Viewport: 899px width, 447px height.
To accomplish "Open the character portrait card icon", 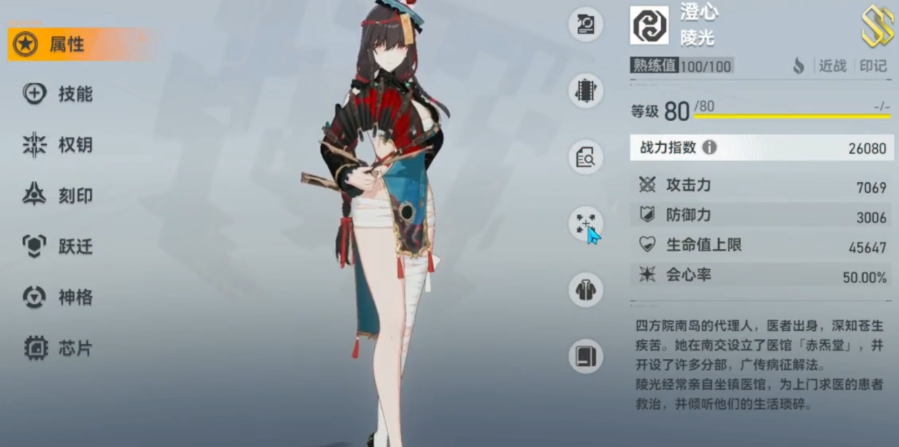I will tap(586, 25).
